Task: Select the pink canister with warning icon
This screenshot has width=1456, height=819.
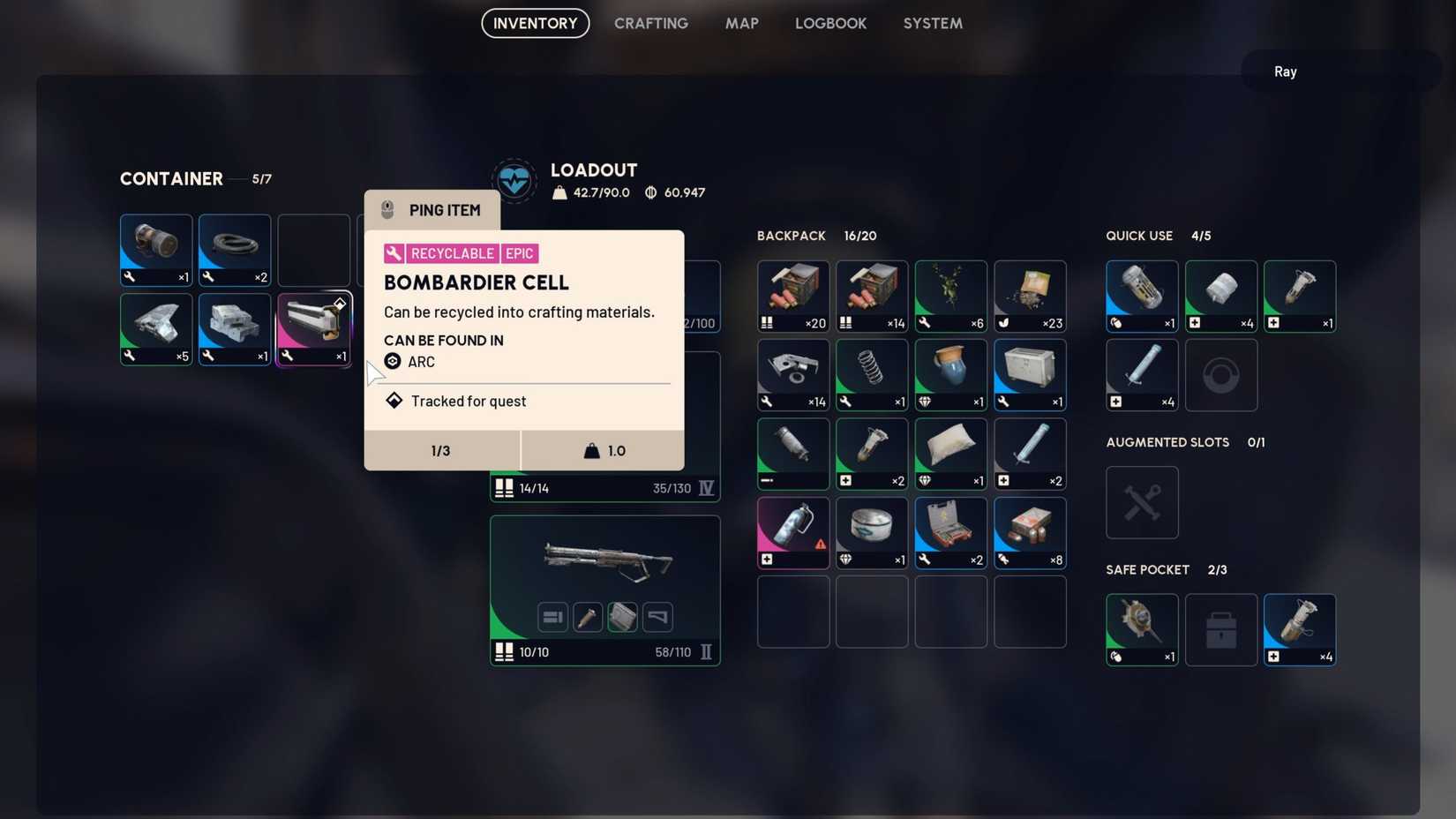Action: (x=792, y=532)
